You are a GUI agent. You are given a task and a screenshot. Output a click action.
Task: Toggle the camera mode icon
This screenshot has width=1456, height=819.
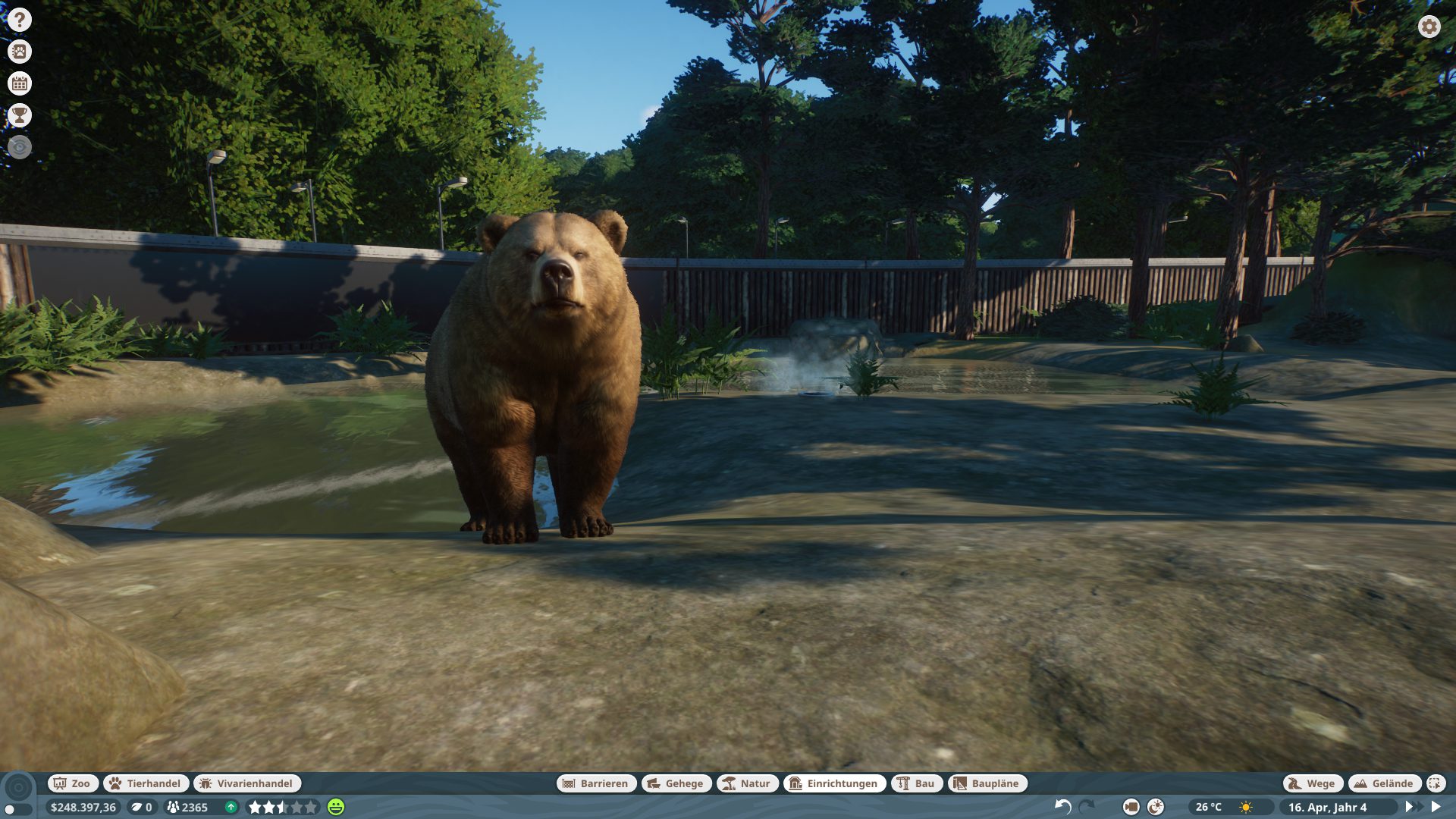[x=1131, y=807]
